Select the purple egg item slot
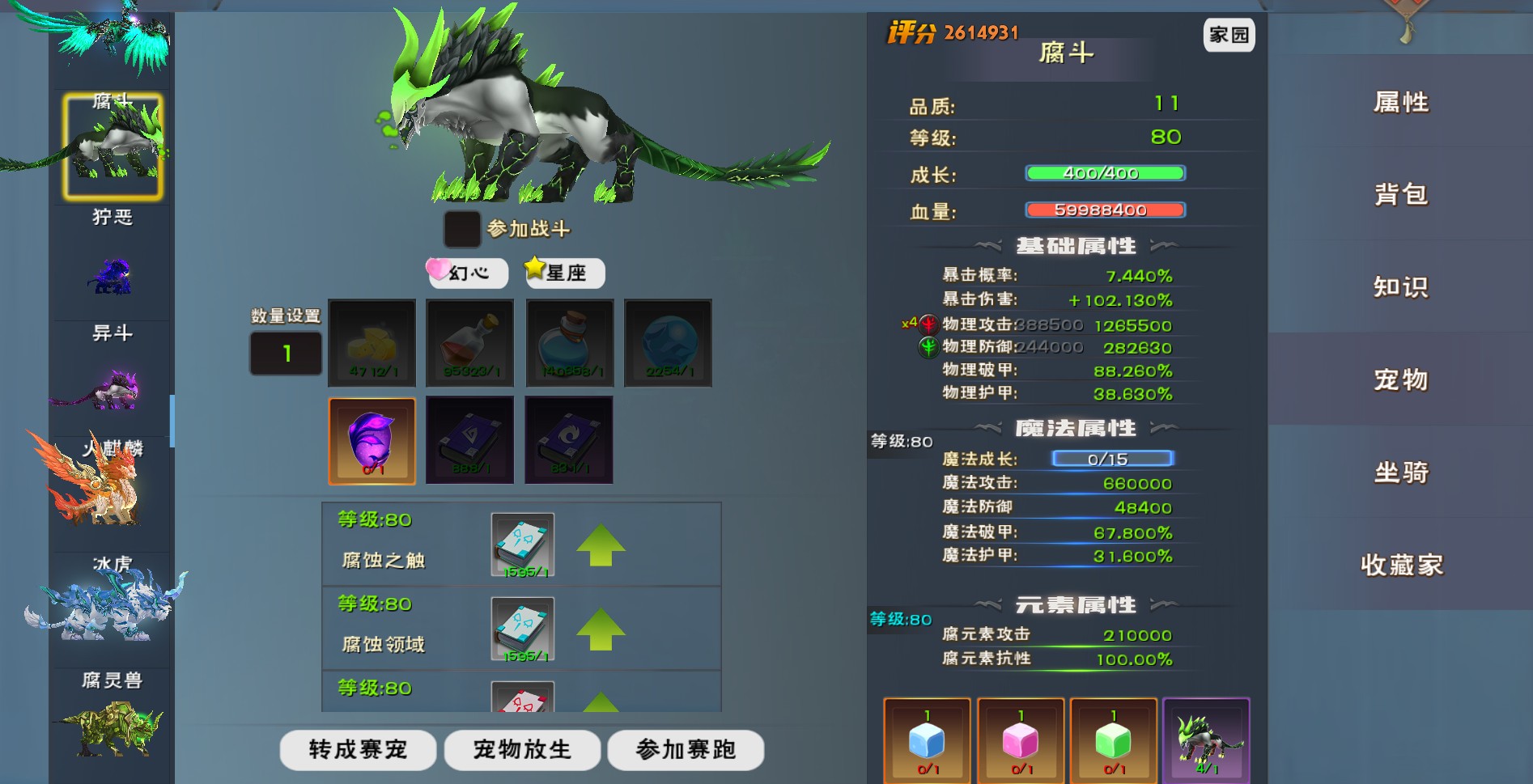Viewport: 1533px width, 784px height. tap(372, 441)
